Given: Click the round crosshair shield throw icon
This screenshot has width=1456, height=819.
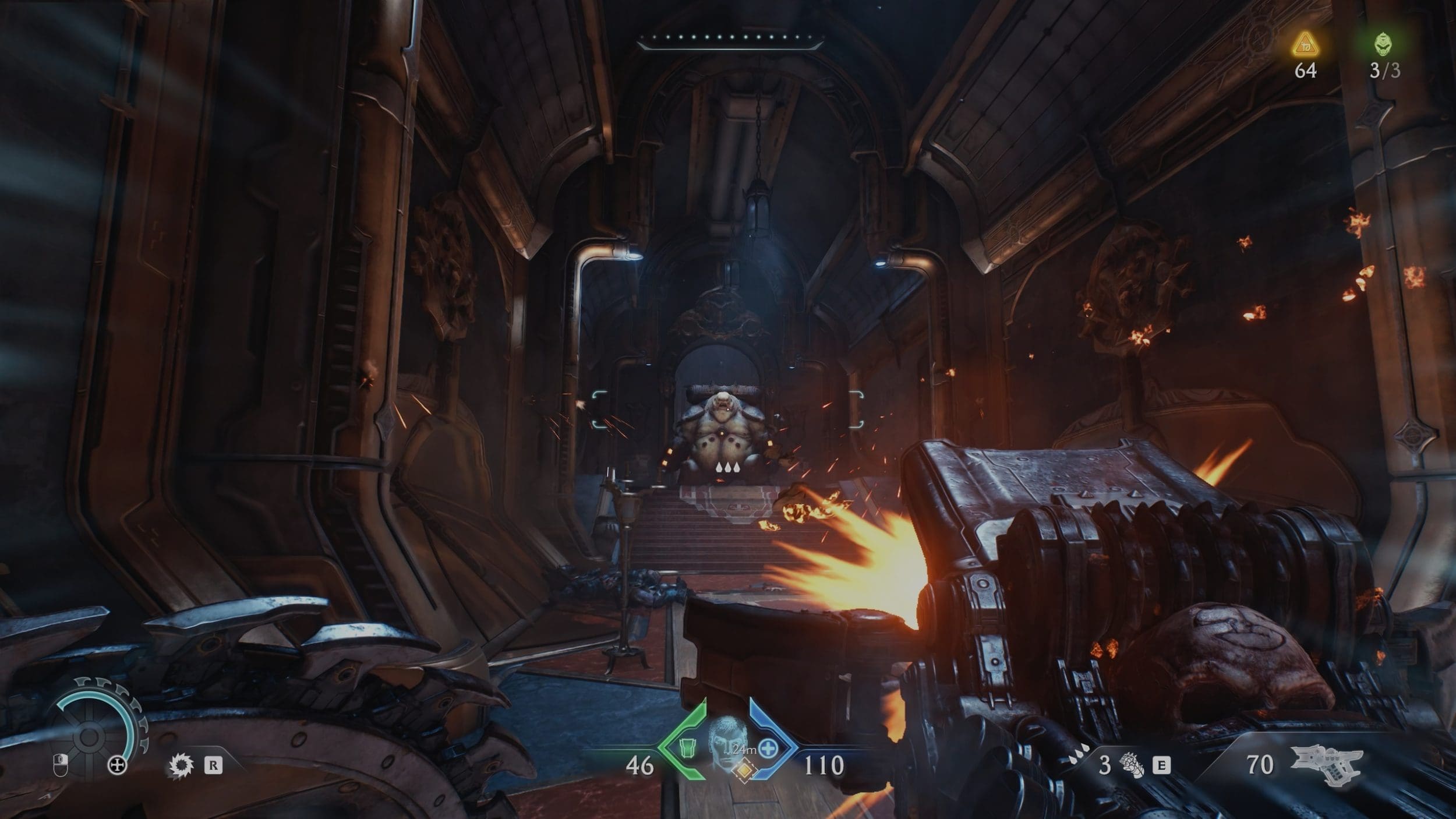Looking at the screenshot, I should [117, 766].
